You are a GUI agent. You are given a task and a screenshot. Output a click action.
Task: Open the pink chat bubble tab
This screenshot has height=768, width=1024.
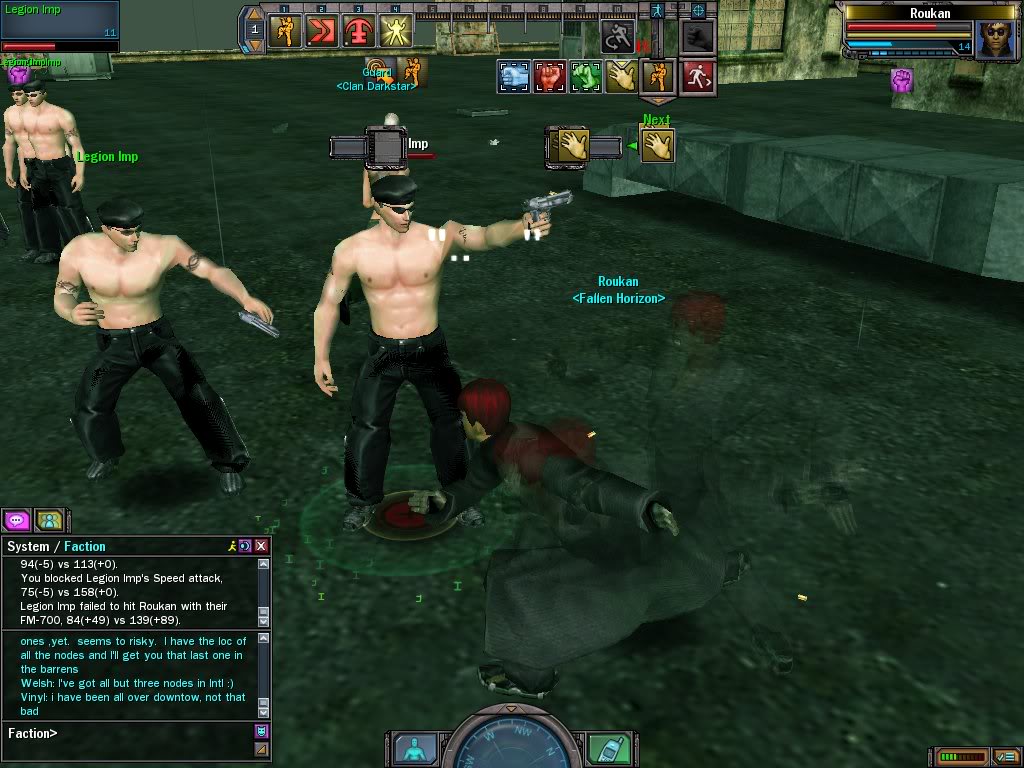(x=17, y=520)
